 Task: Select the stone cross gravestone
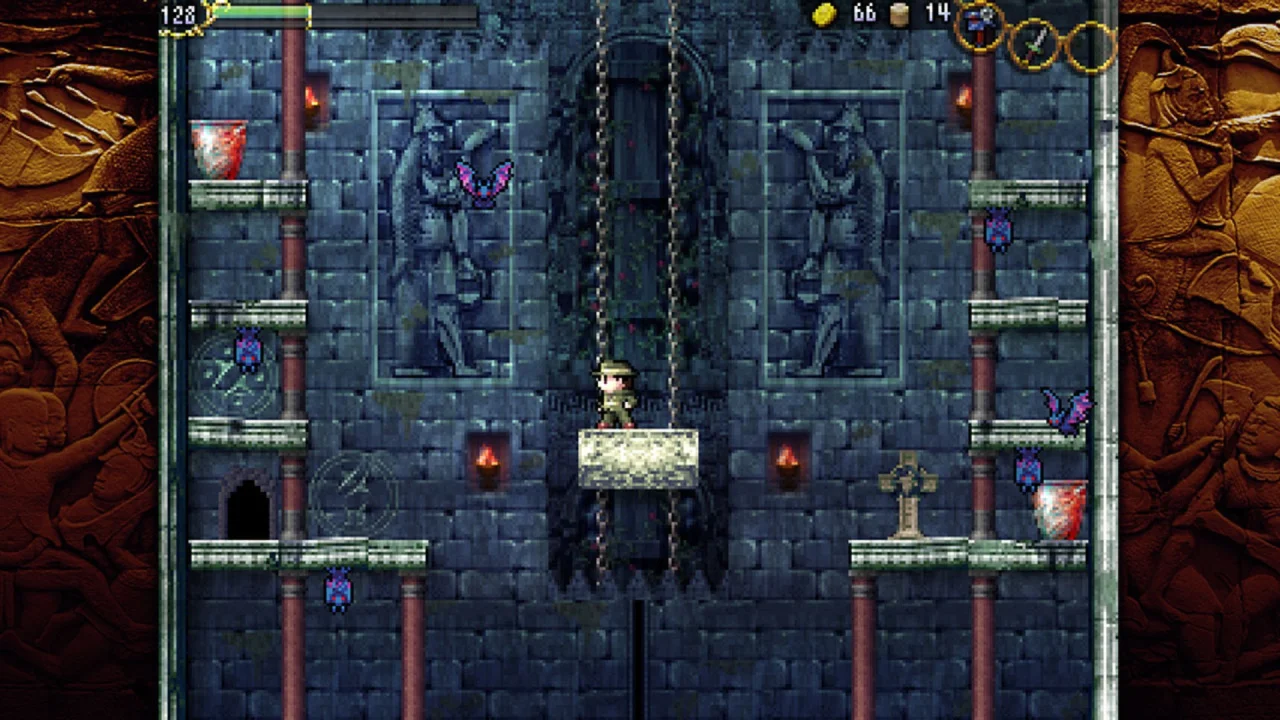point(907,490)
